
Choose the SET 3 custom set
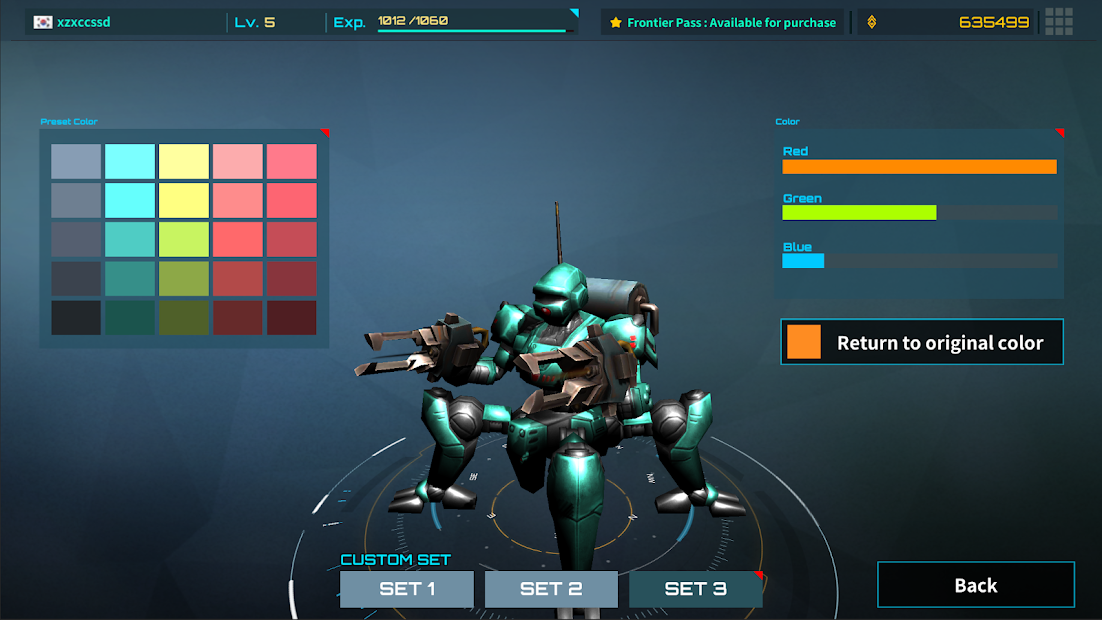click(695, 589)
